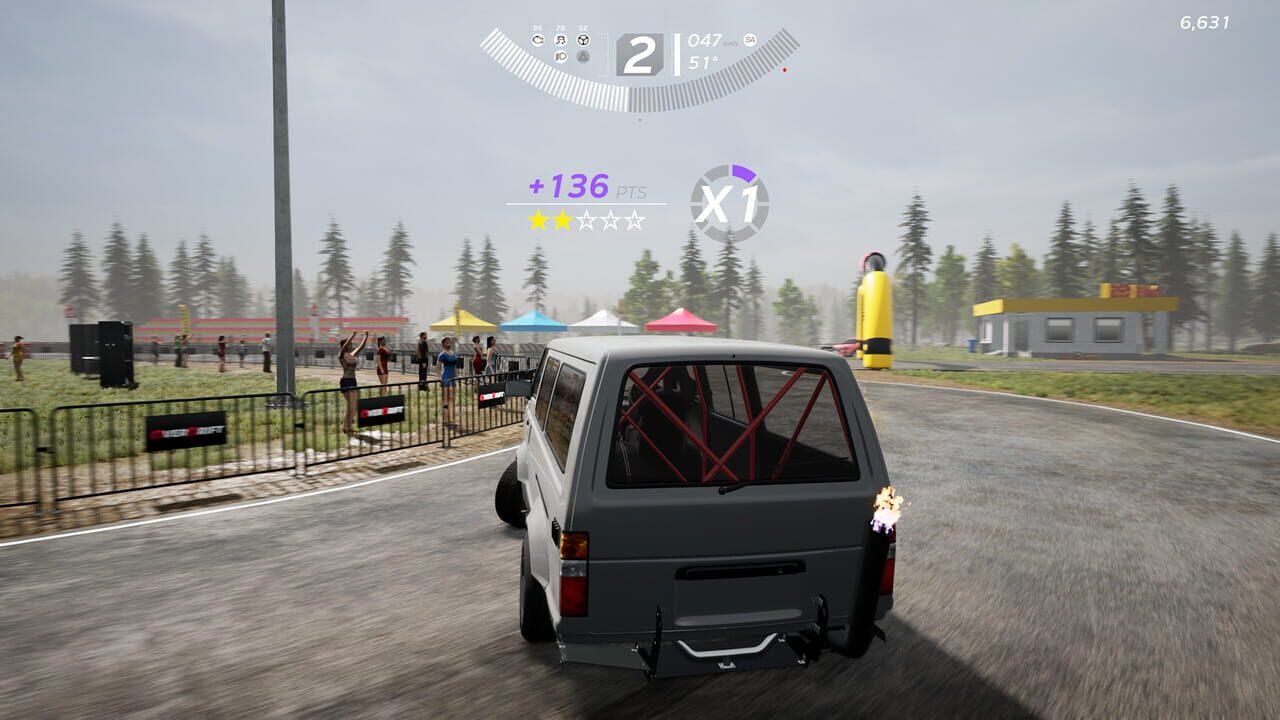Click the steering wheel assist icon
Viewport: 1280px width, 720px height.
583,40
